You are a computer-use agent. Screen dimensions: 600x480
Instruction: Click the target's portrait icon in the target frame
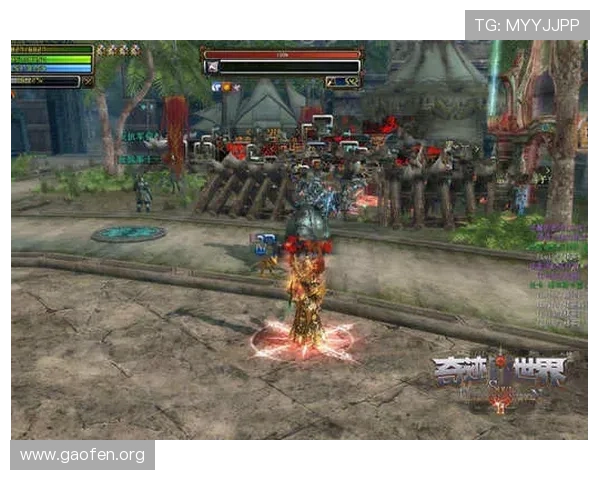(x=212, y=68)
